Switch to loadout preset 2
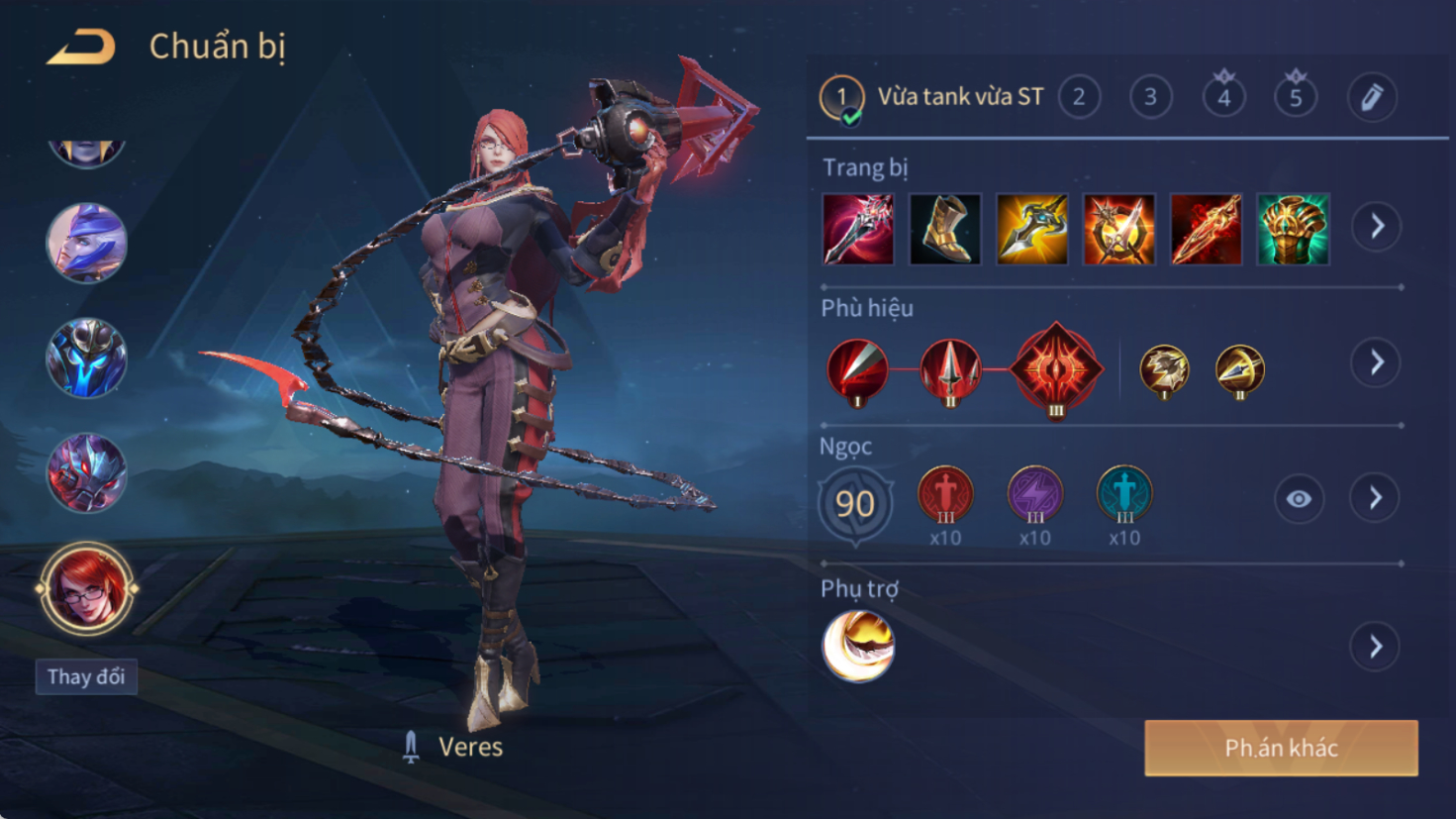Image resolution: width=1456 pixels, height=819 pixels. pos(1079,97)
